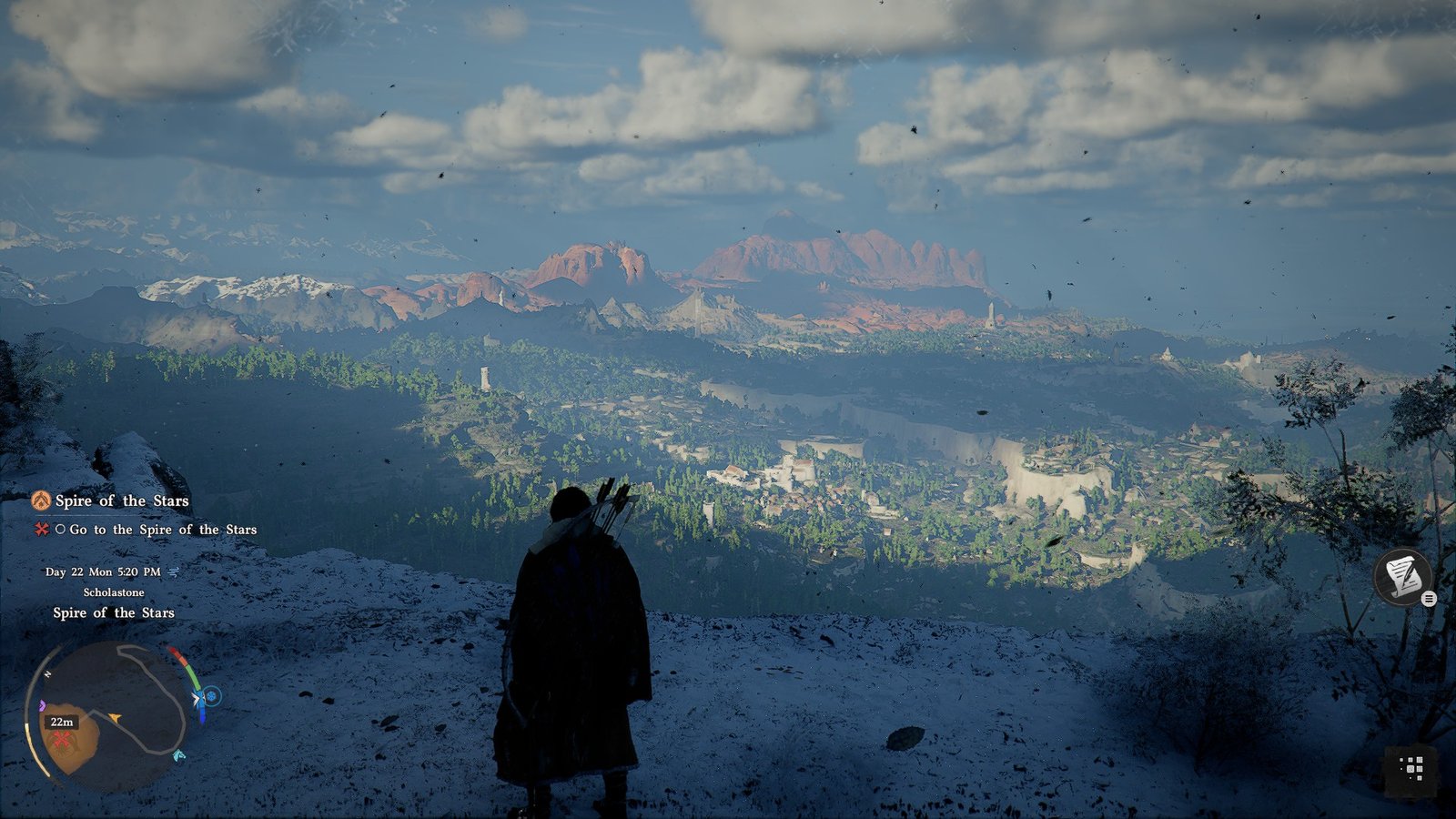Click the red X quest marker on the minimap
Viewport: 1456px width, 819px height.
(62, 740)
